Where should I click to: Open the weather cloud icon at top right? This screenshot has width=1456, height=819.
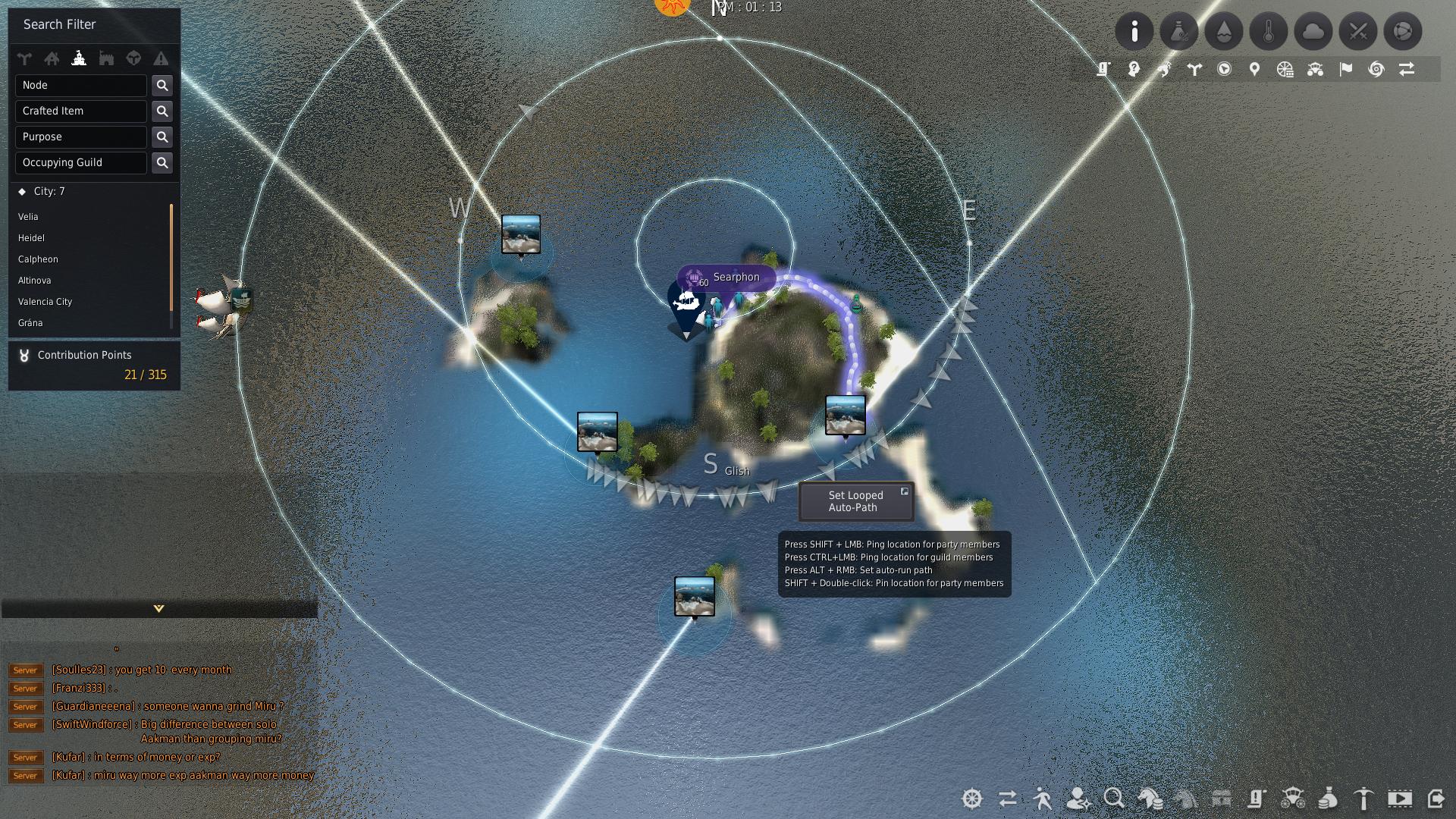1314,31
